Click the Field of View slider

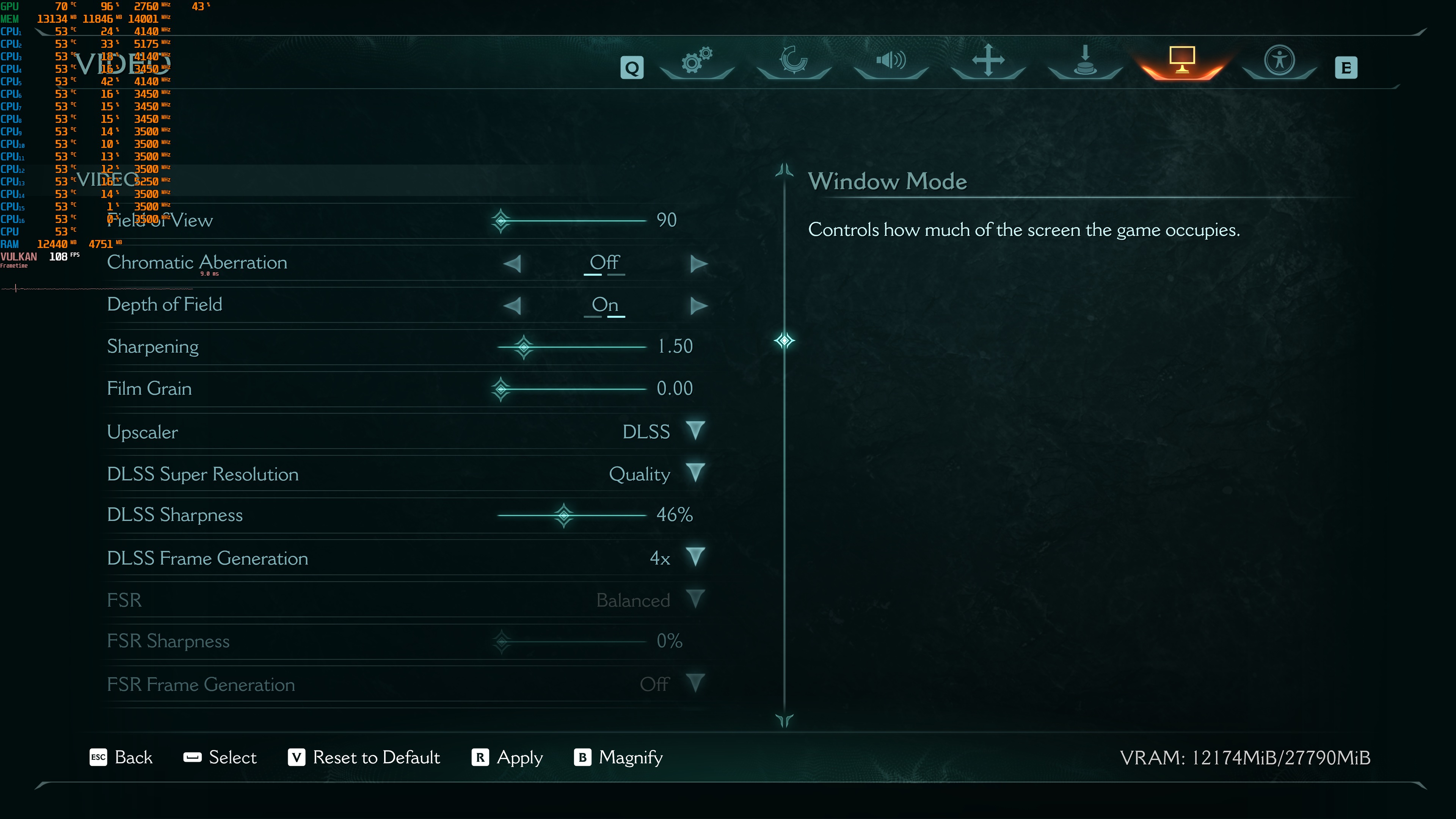571,220
